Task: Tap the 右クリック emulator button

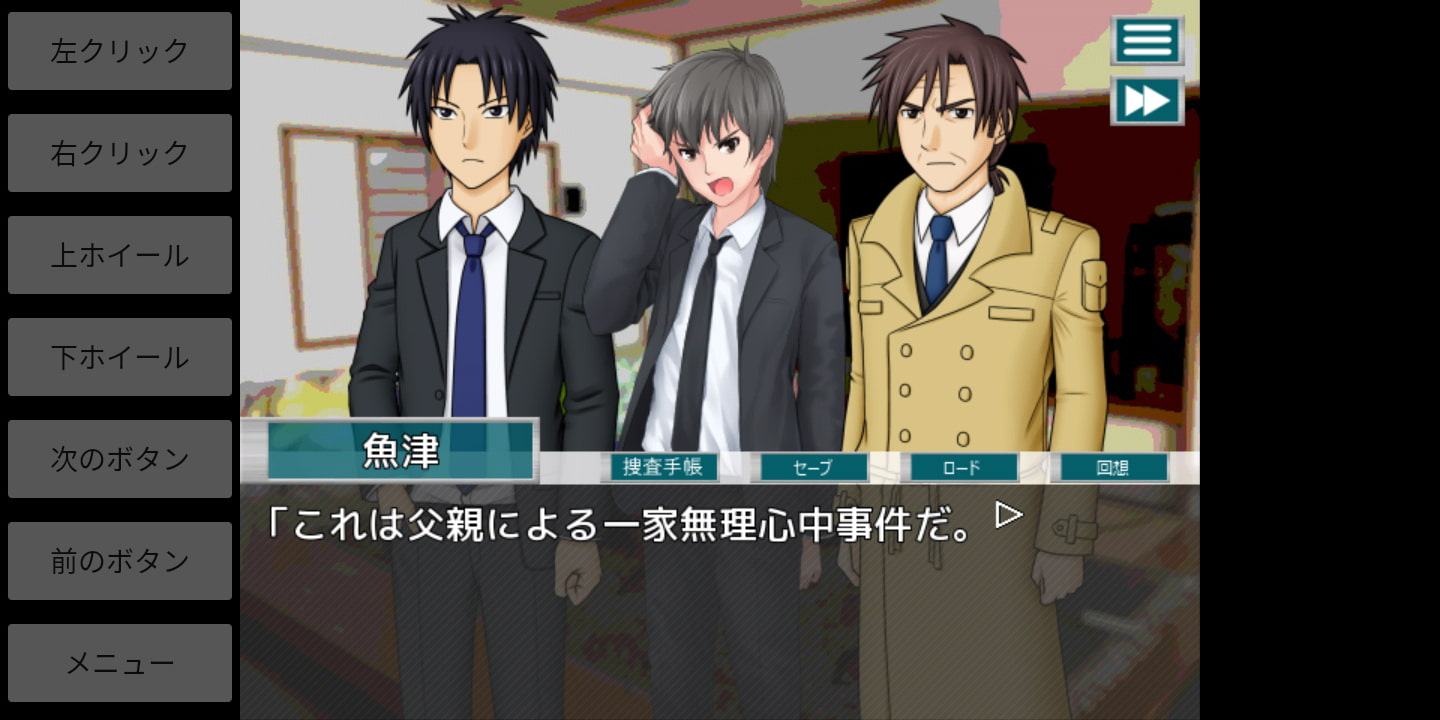Action: [x=120, y=153]
